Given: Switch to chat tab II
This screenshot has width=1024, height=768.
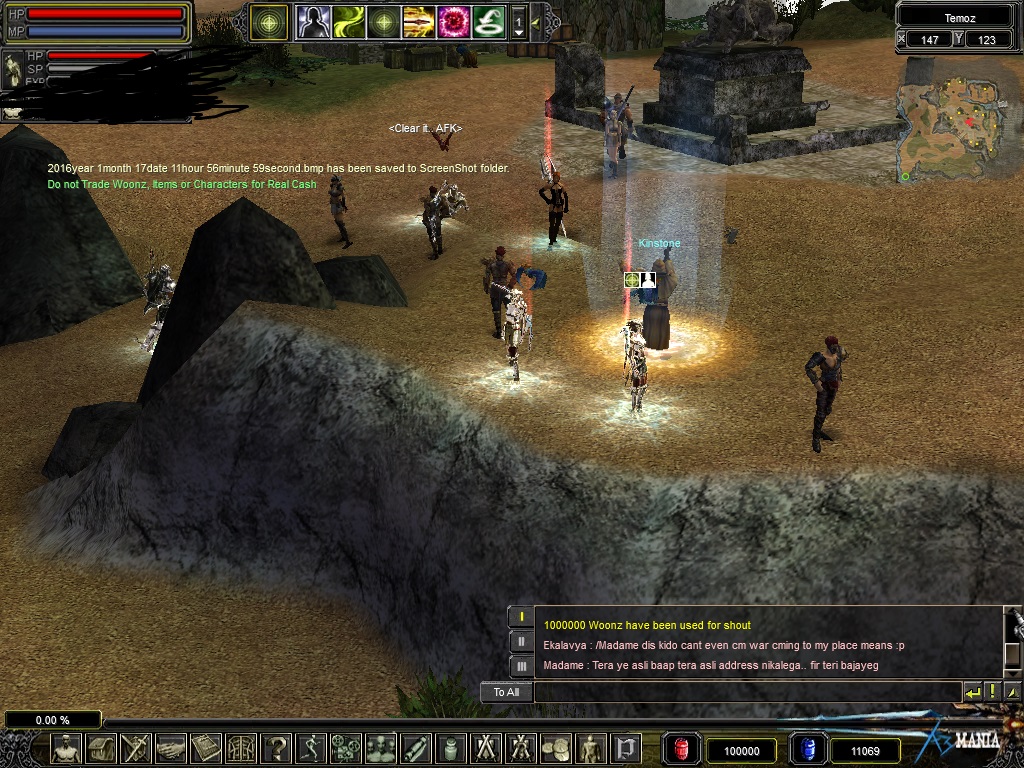Looking at the screenshot, I should click(x=520, y=641).
